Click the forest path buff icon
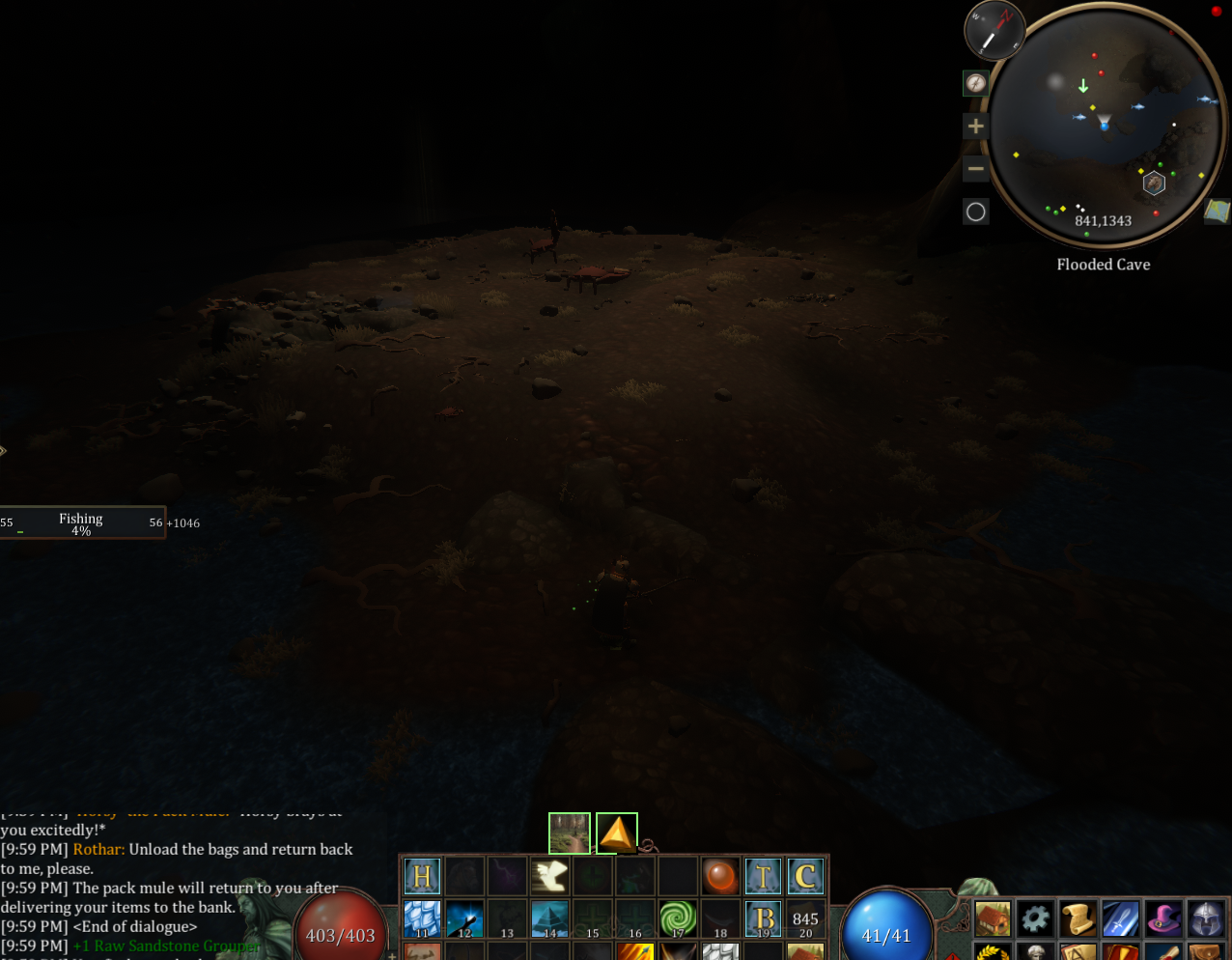The width and height of the screenshot is (1232, 960). 570,833
